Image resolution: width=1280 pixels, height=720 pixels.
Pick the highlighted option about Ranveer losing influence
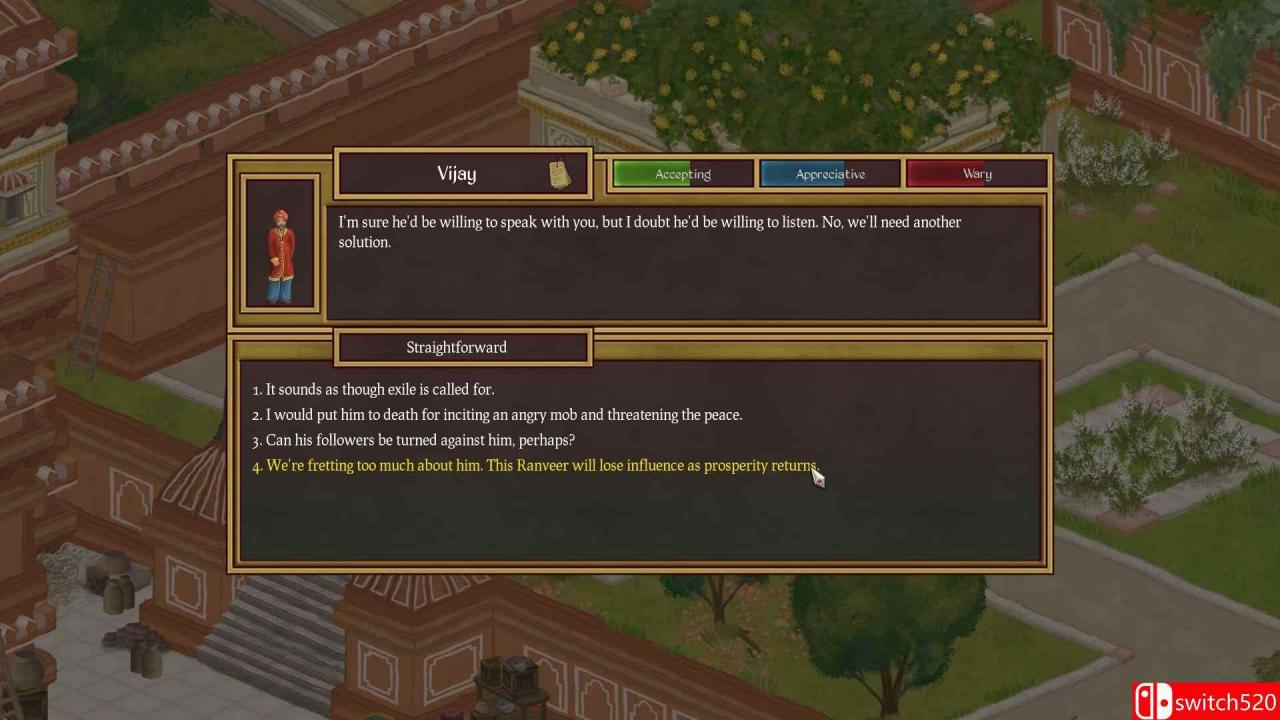click(x=537, y=465)
